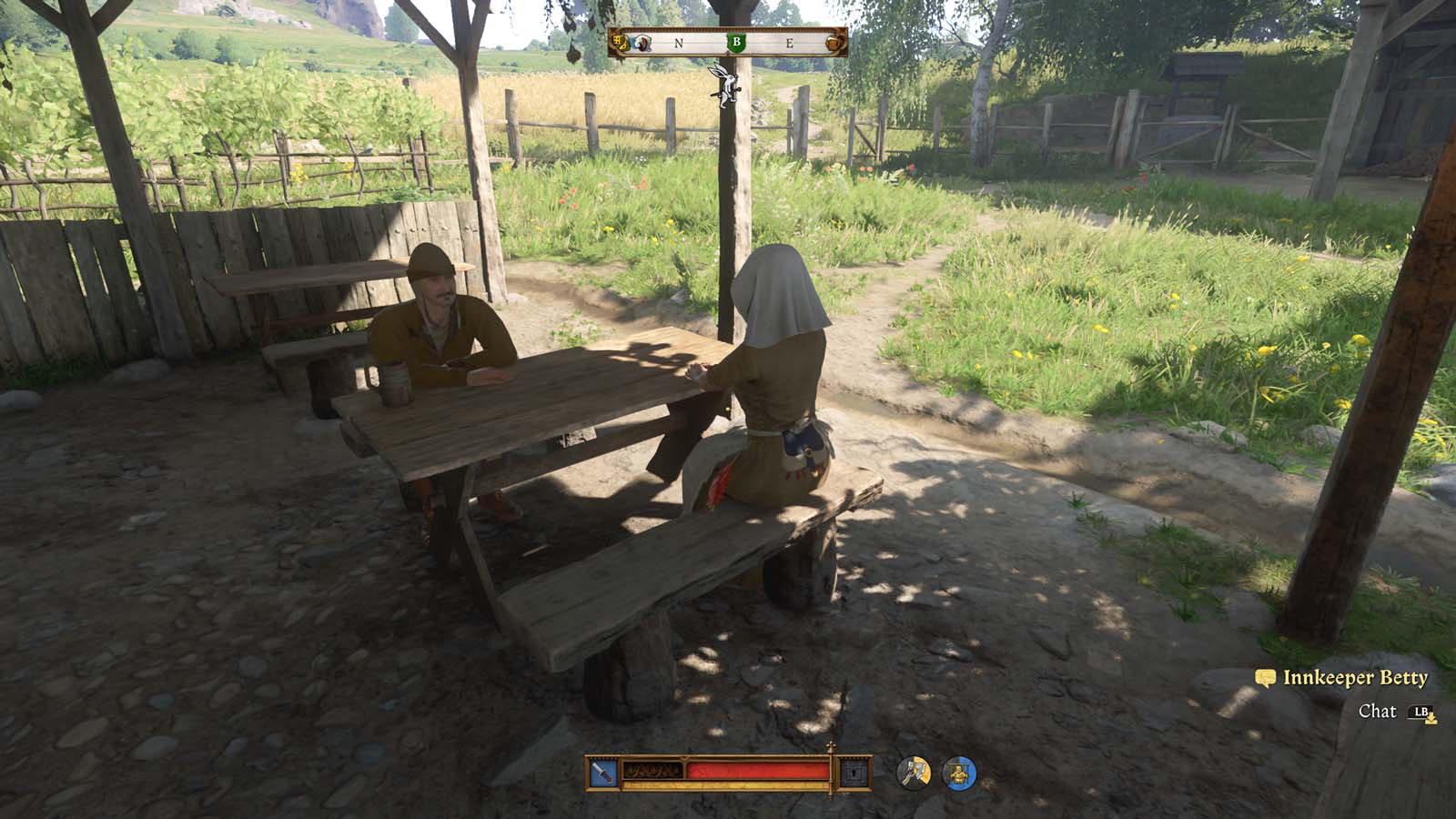The height and width of the screenshot is (819, 1456).
Task: Select the armor cuirass circular icon
Action: 961,773
